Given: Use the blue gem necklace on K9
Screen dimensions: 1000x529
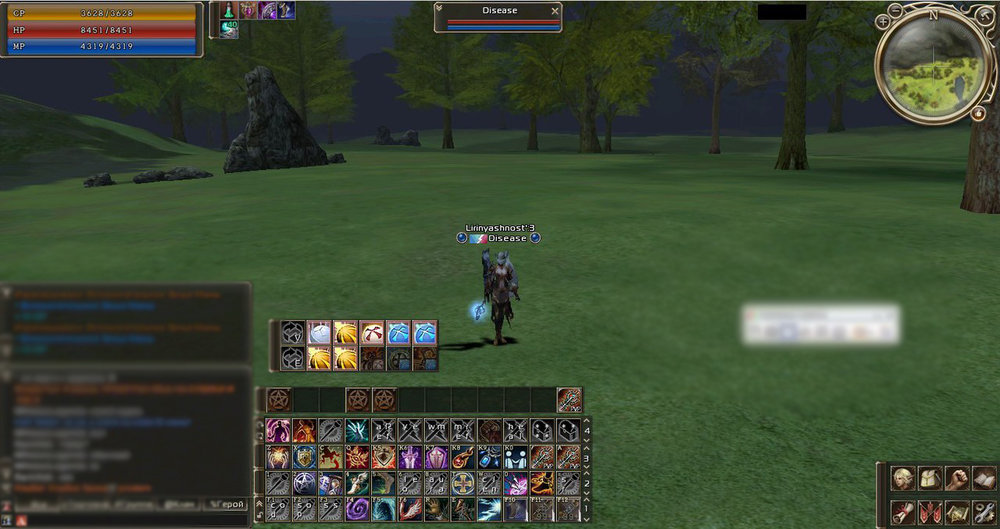Looking at the screenshot, I should tap(488, 458).
